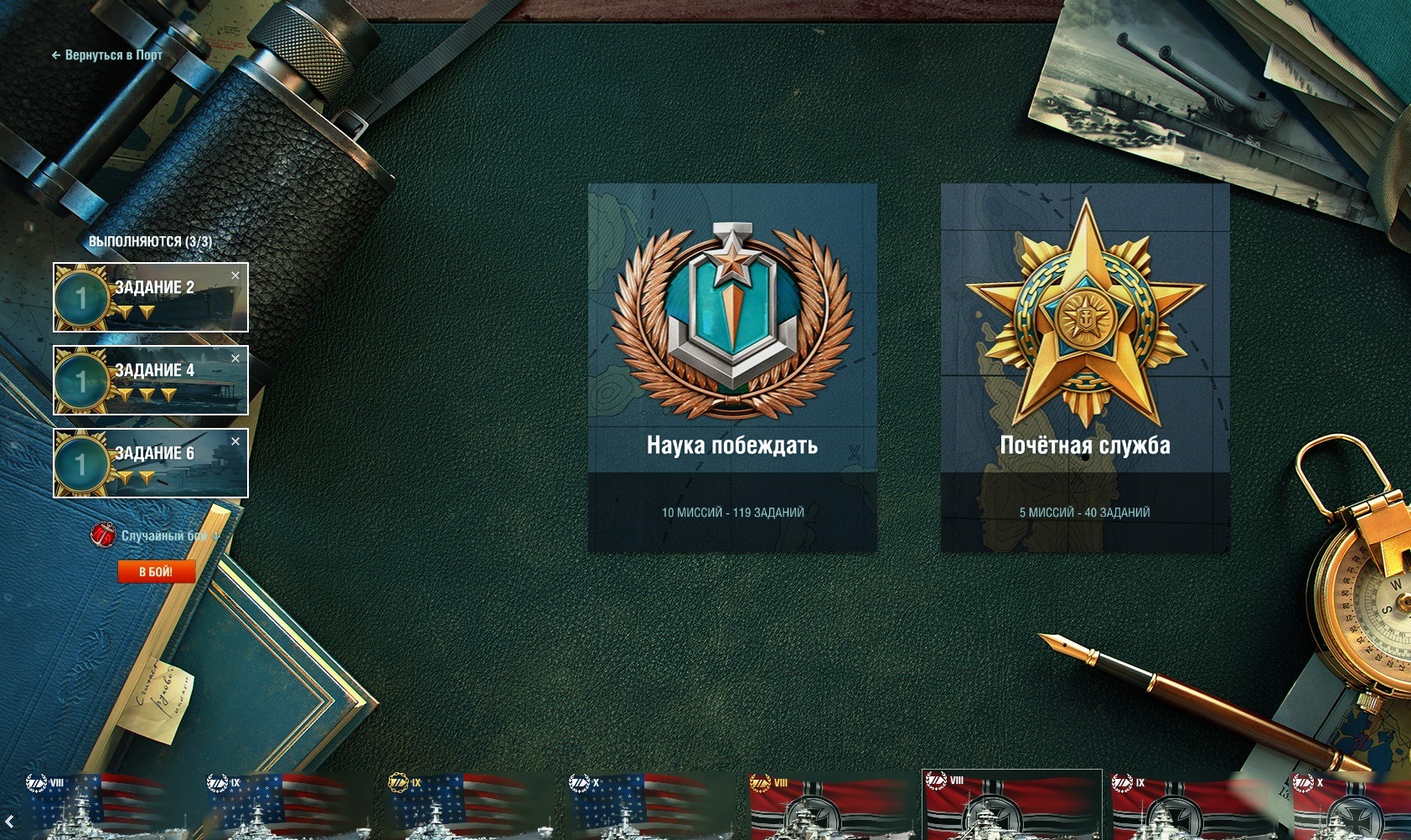Return to Port via the back link
This screenshot has width=1411, height=840.
pos(107,55)
